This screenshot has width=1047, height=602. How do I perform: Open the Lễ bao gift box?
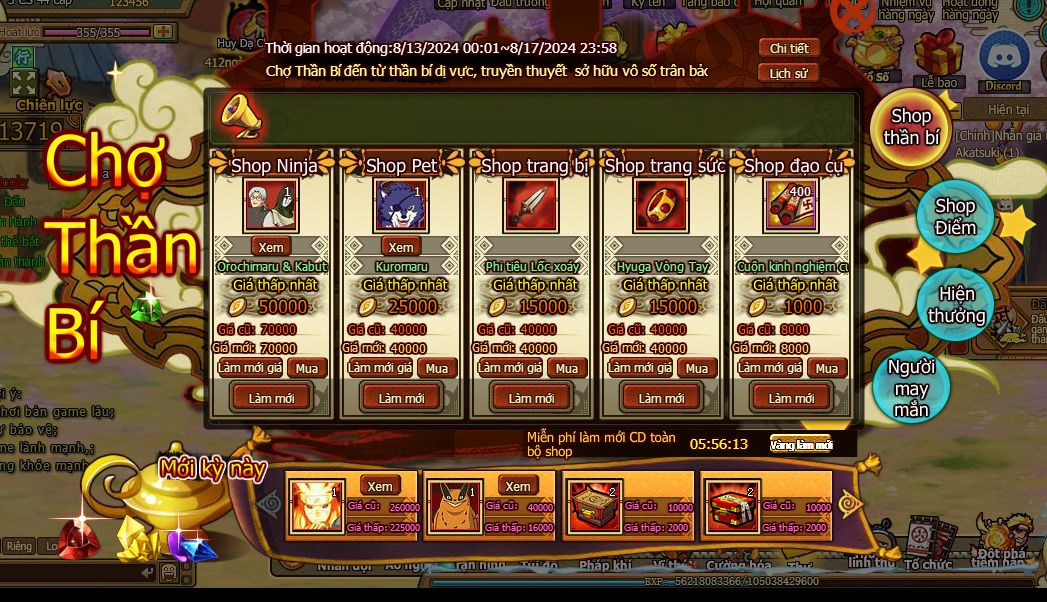point(938,59)
